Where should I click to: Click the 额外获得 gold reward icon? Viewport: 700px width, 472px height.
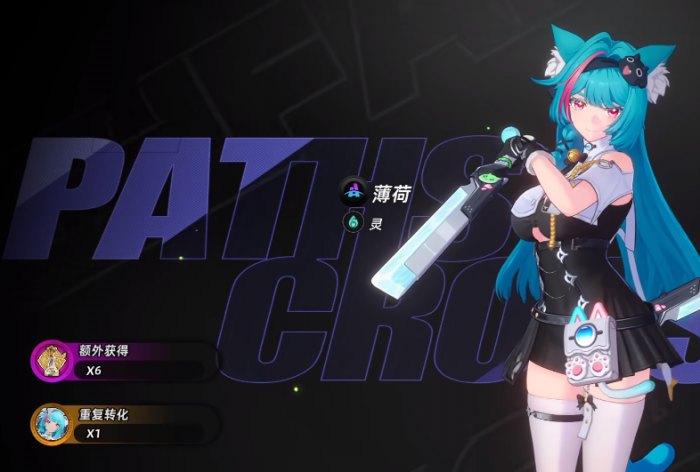(50, 361)
